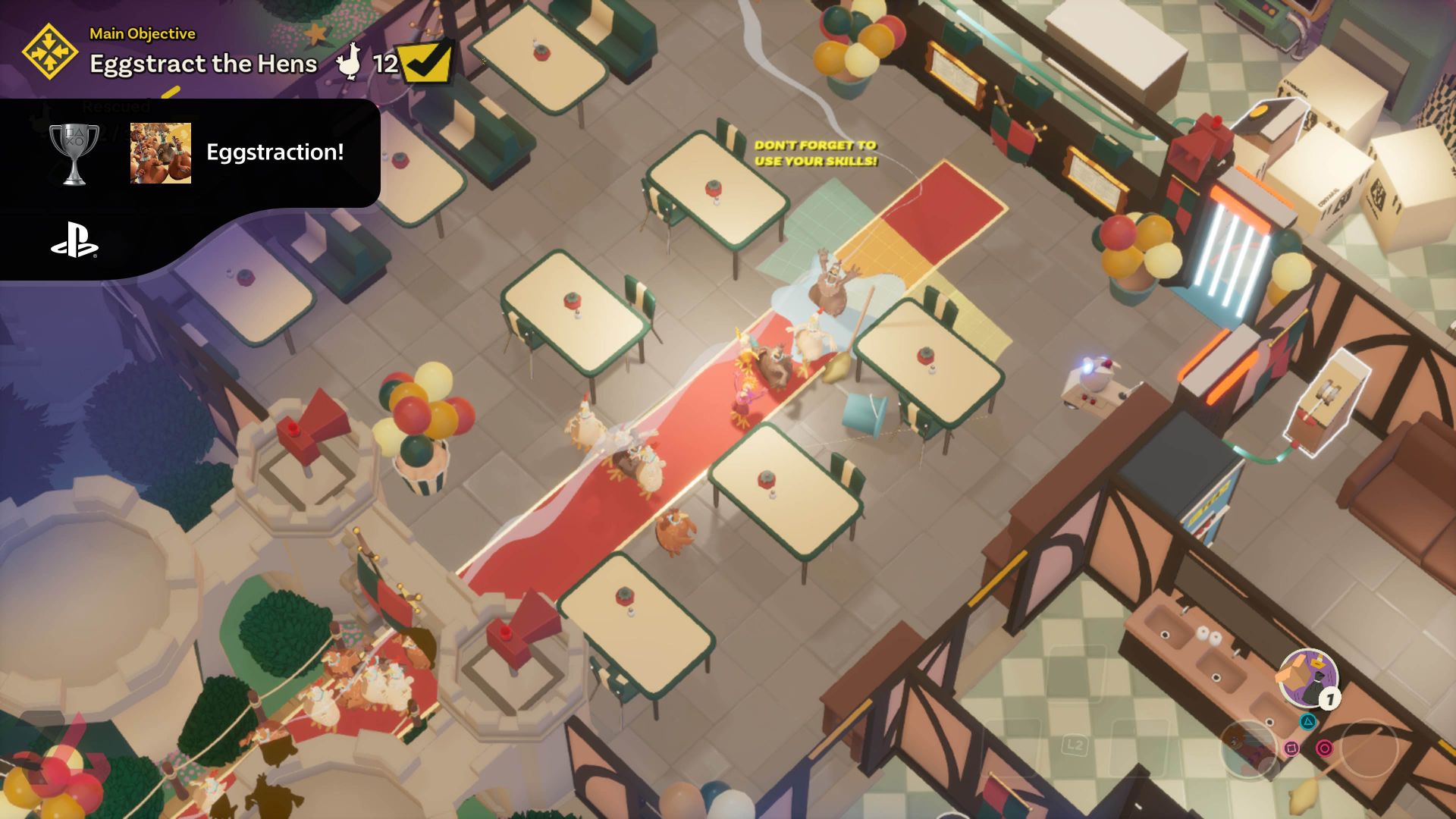Activate the cardboard box skill icon

(1308, 677)
